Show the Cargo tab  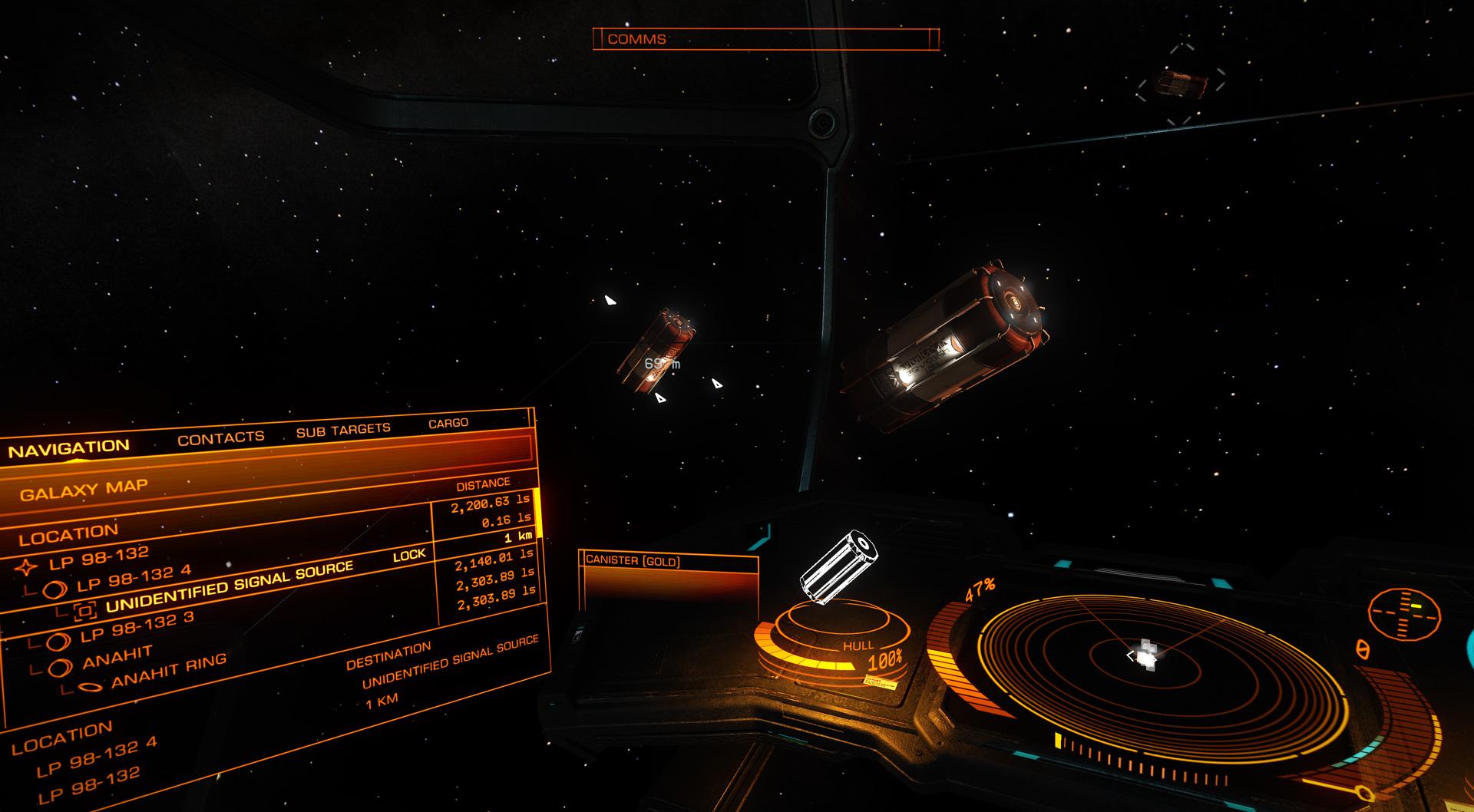(x=448, y=423)
